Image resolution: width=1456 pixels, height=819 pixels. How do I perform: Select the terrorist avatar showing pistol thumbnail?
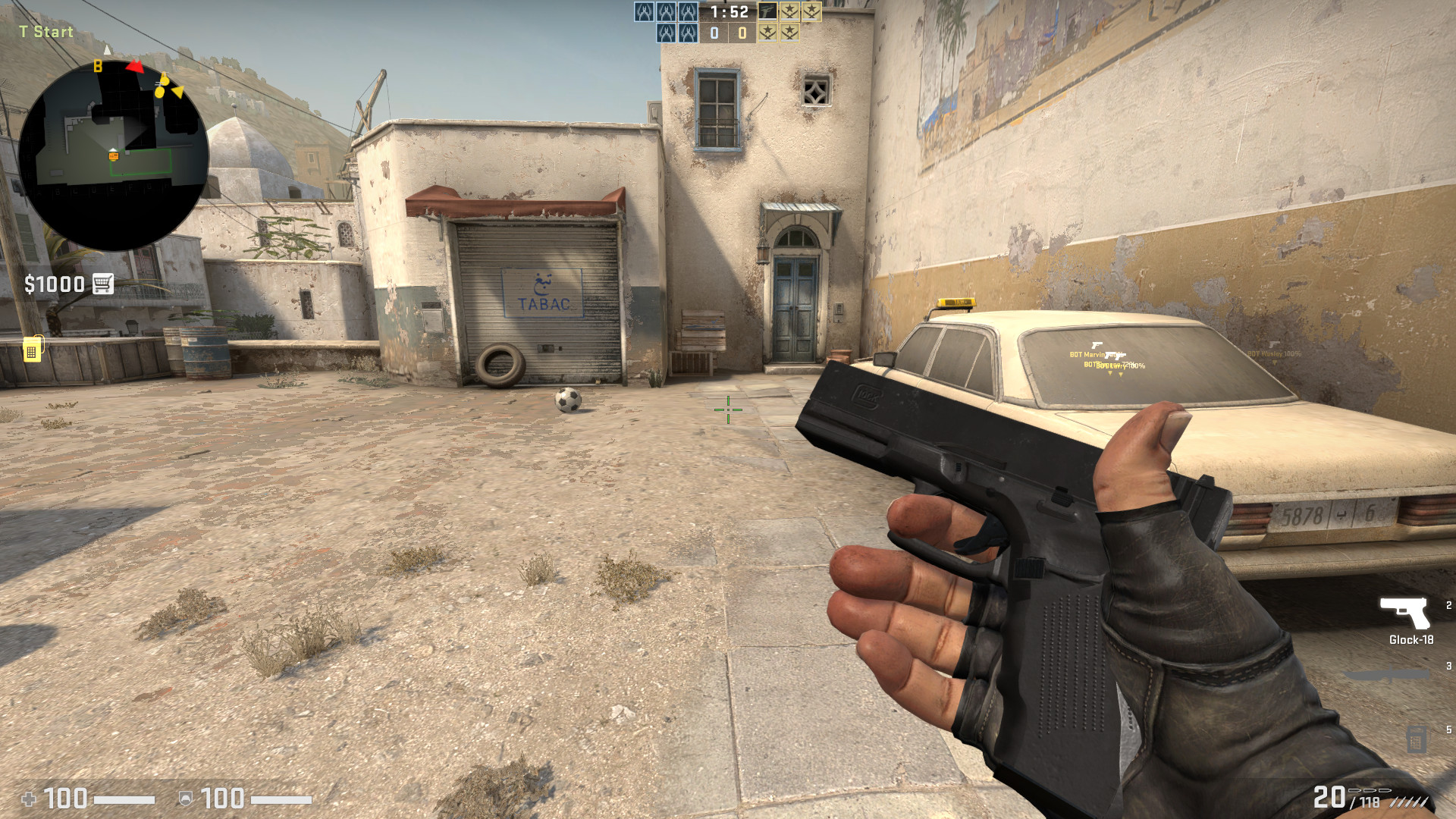pyautogui.click(x=768, y=11)
